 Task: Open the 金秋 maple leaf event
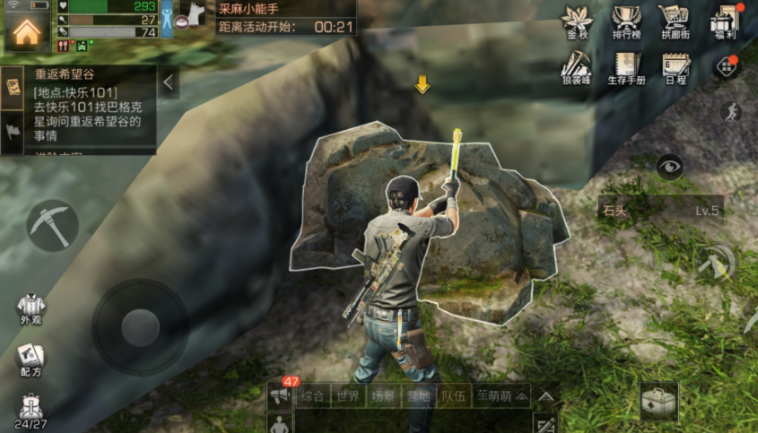[579, 22]
